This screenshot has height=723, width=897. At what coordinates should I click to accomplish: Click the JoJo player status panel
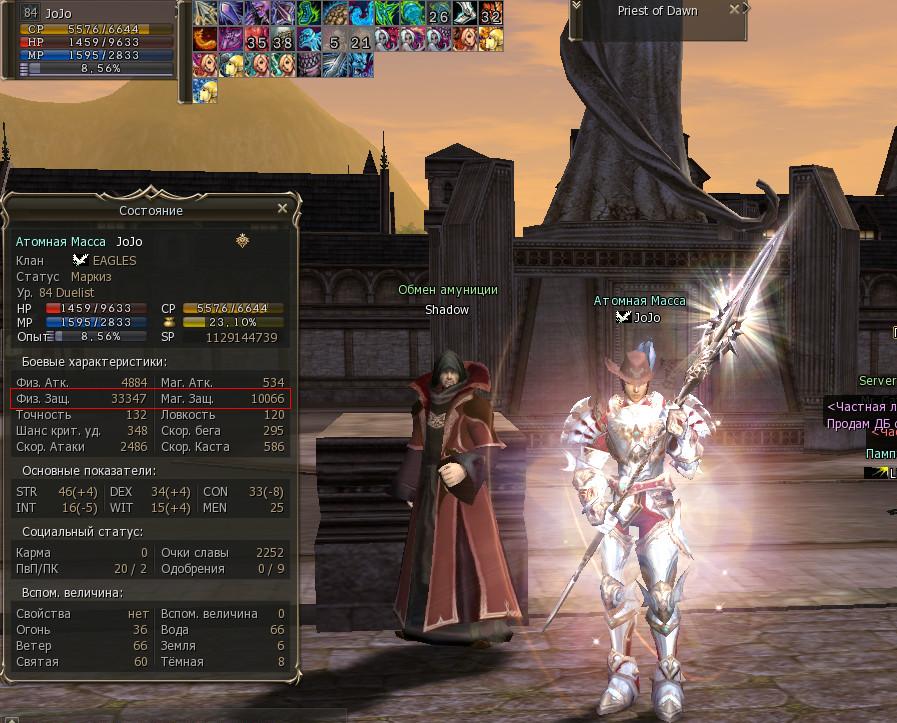(x=95, y=40)
